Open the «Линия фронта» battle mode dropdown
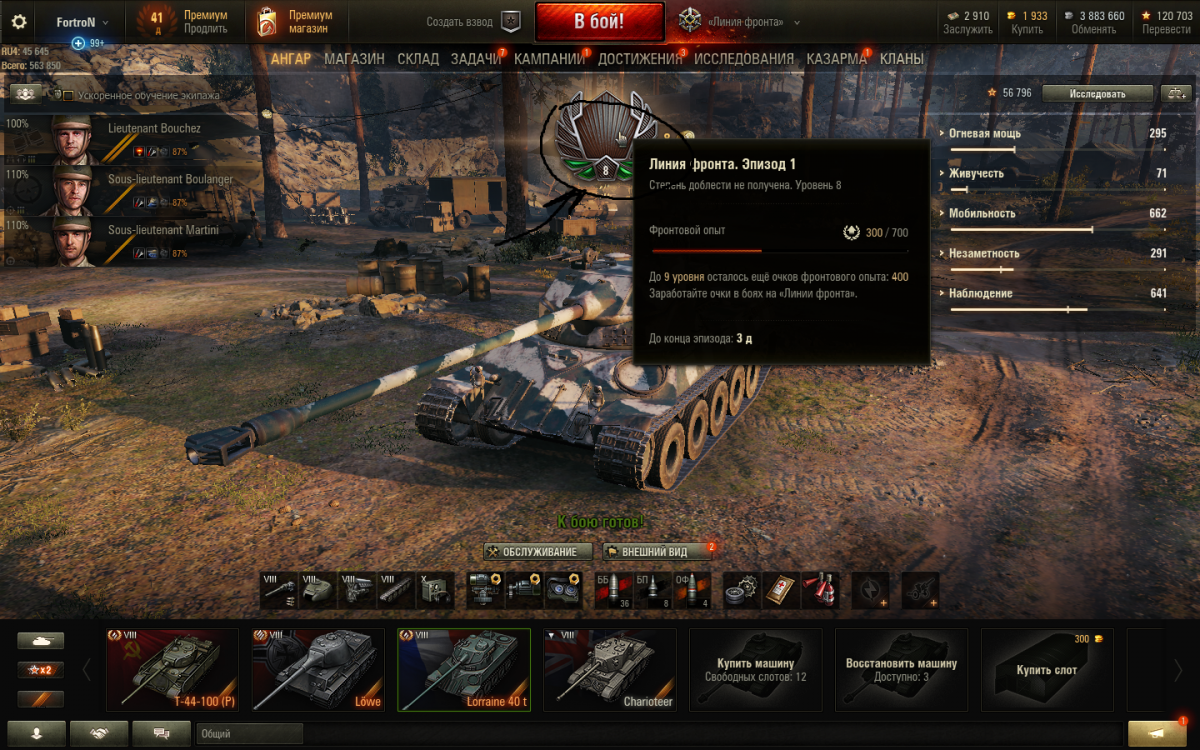 coord(740,21)
